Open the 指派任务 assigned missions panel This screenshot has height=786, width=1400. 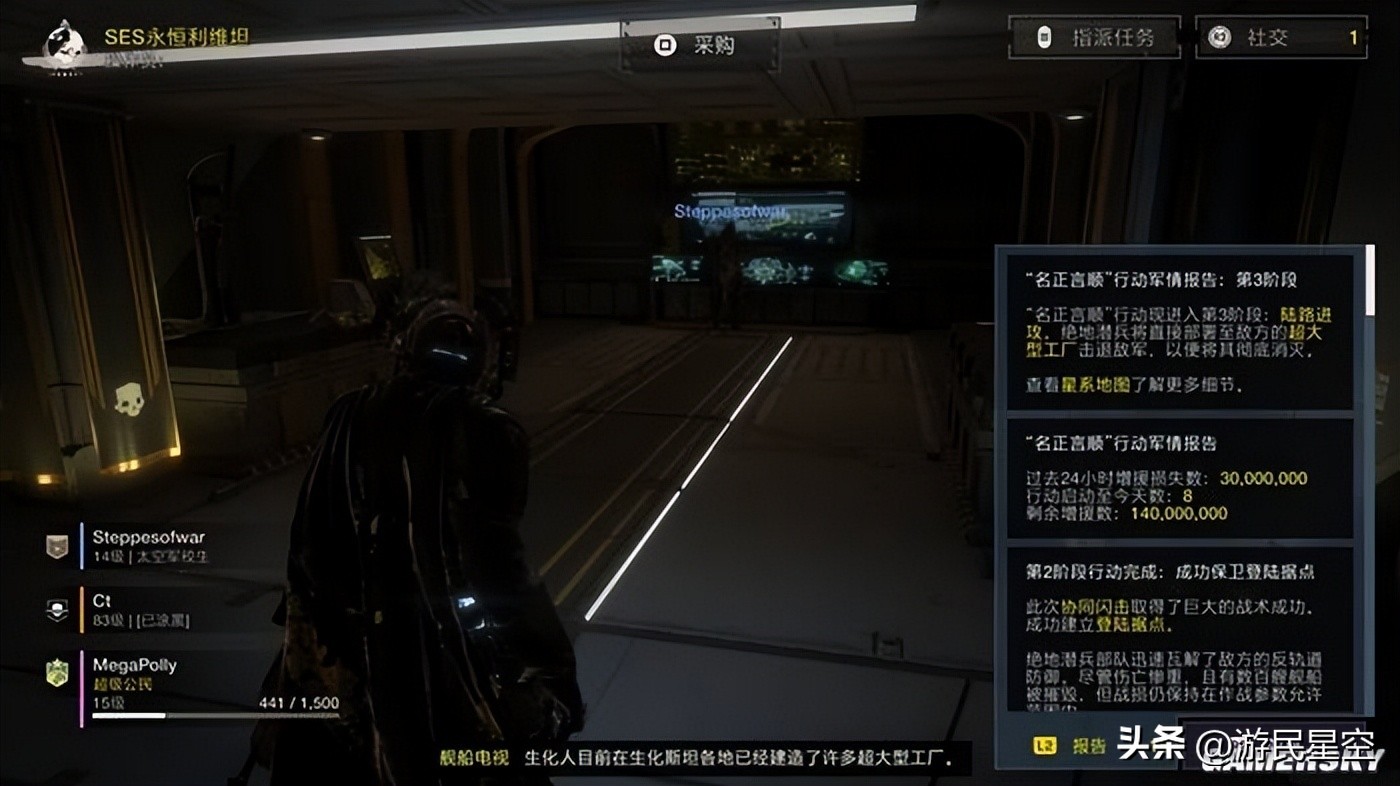coord(1094,38)
